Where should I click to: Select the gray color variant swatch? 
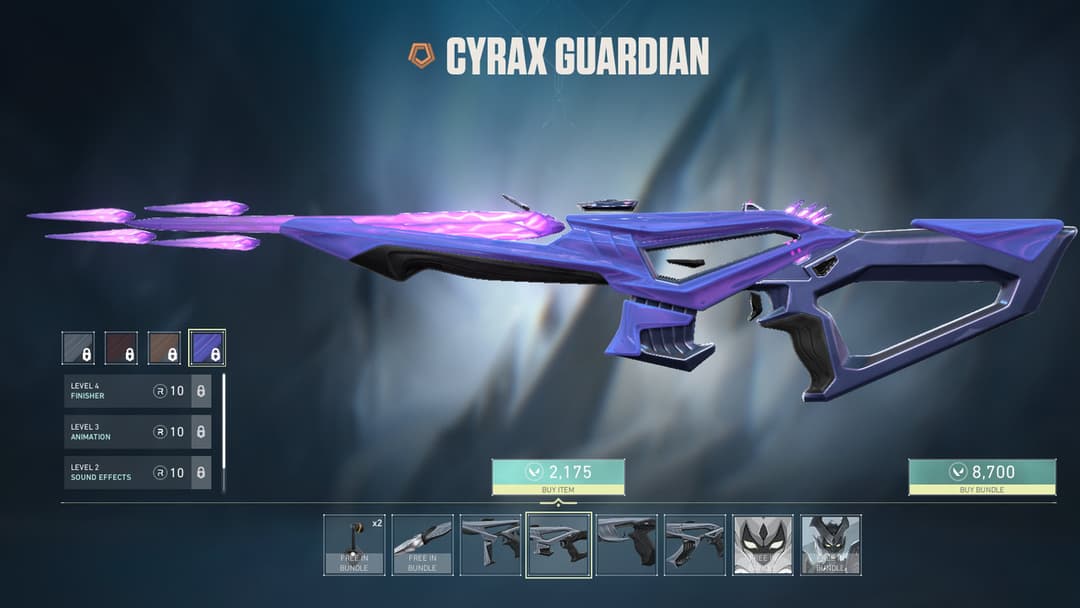(78, 348)
